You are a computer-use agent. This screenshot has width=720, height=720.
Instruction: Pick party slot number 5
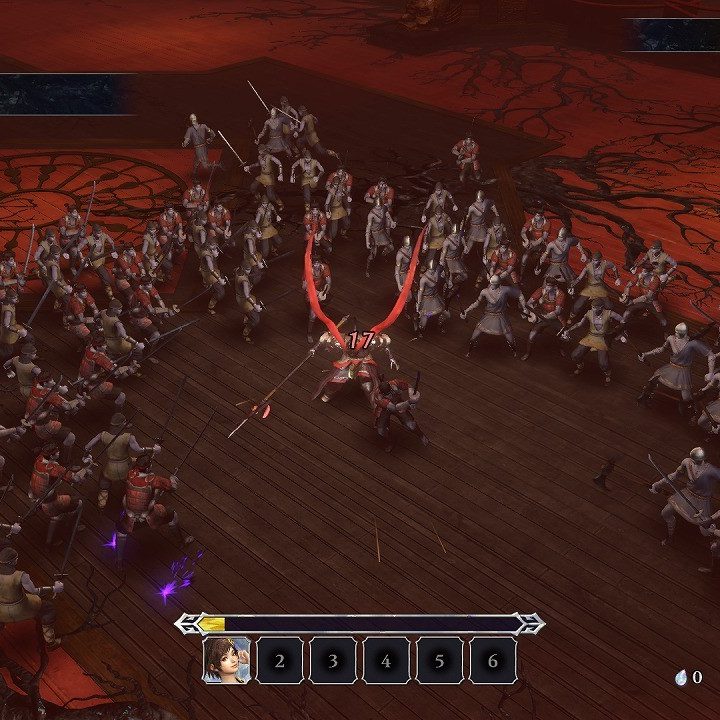pyautogui.click(x=439, y=660)
